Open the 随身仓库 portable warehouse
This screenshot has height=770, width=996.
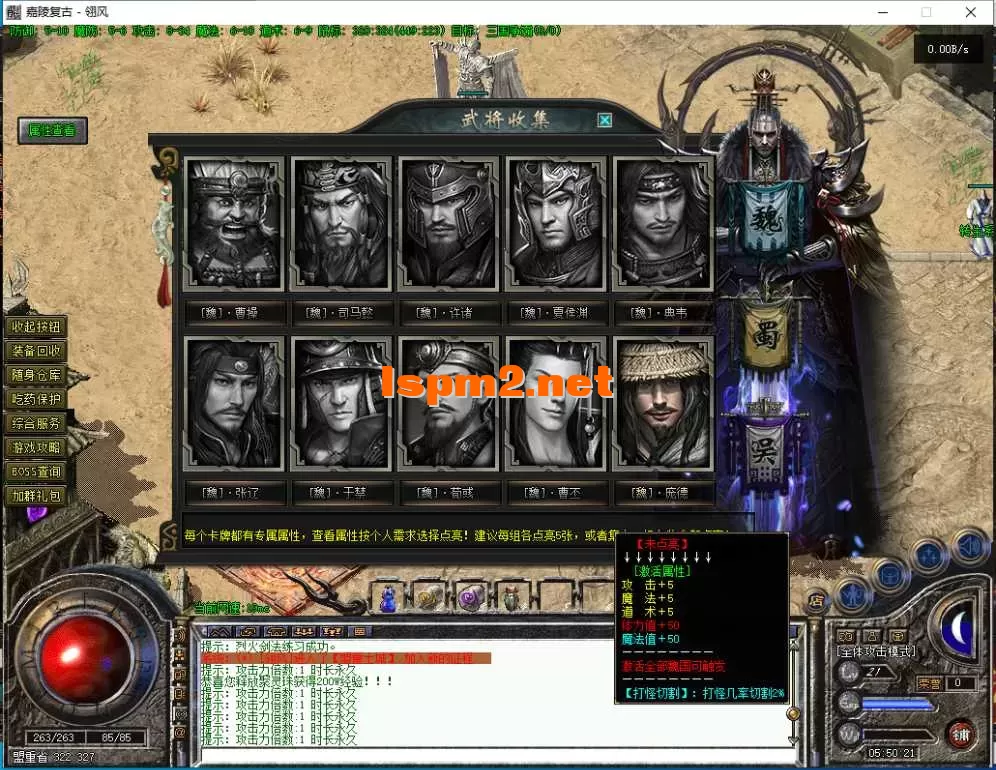click(x=37, y=375)
